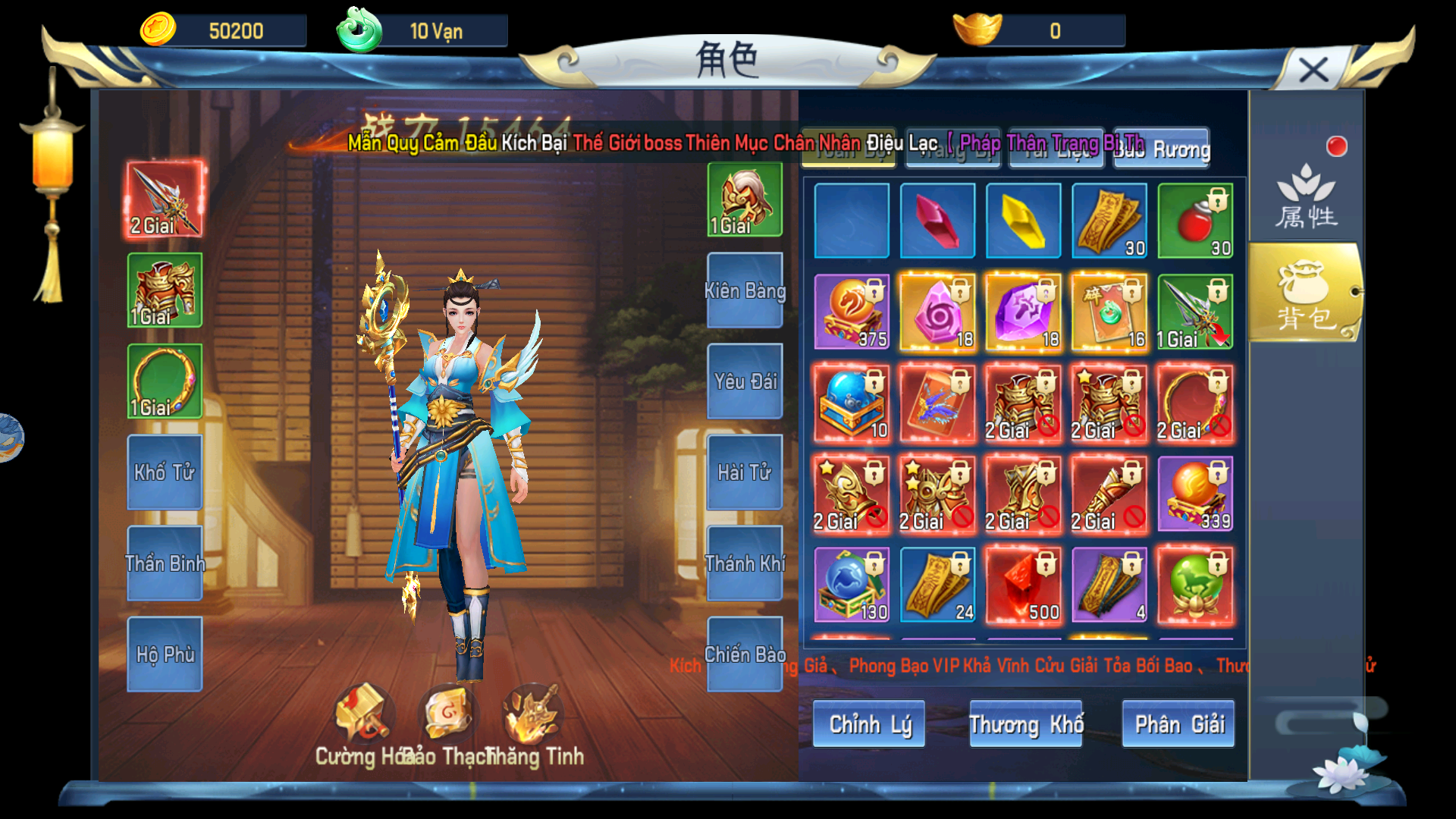Click the Phân Giải decompose button
The image size is (1456, 819).
[x=1178, y=724]
